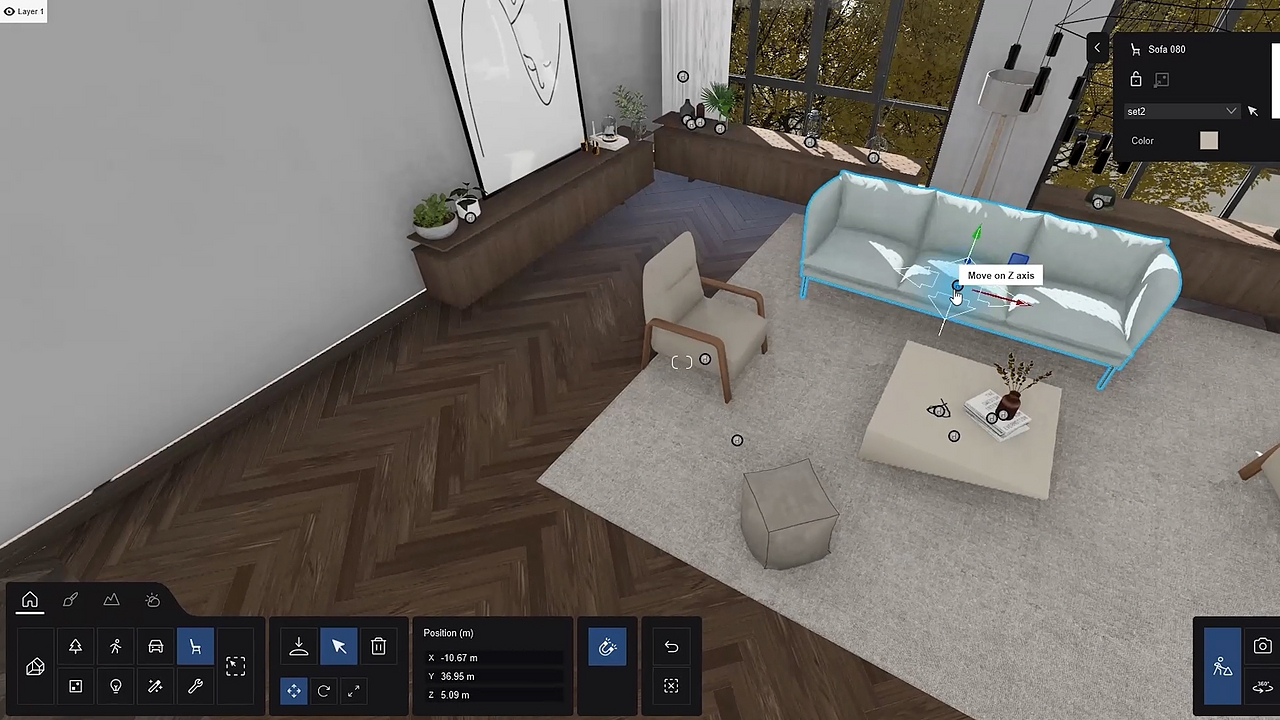Collapse the Sofa 080 properties panel

pos(1097,48)
